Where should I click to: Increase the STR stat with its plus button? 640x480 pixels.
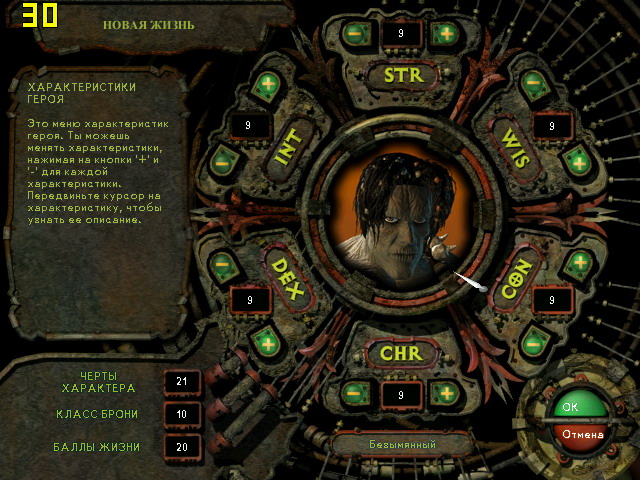(444, 33)
